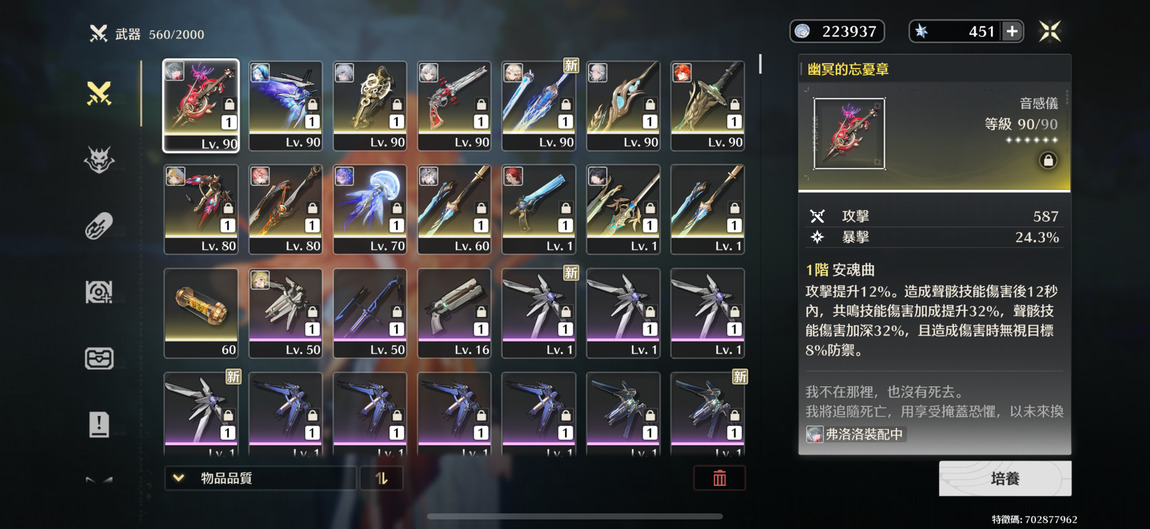Open the exclamation mark quest items tab

tap(99, 424)
